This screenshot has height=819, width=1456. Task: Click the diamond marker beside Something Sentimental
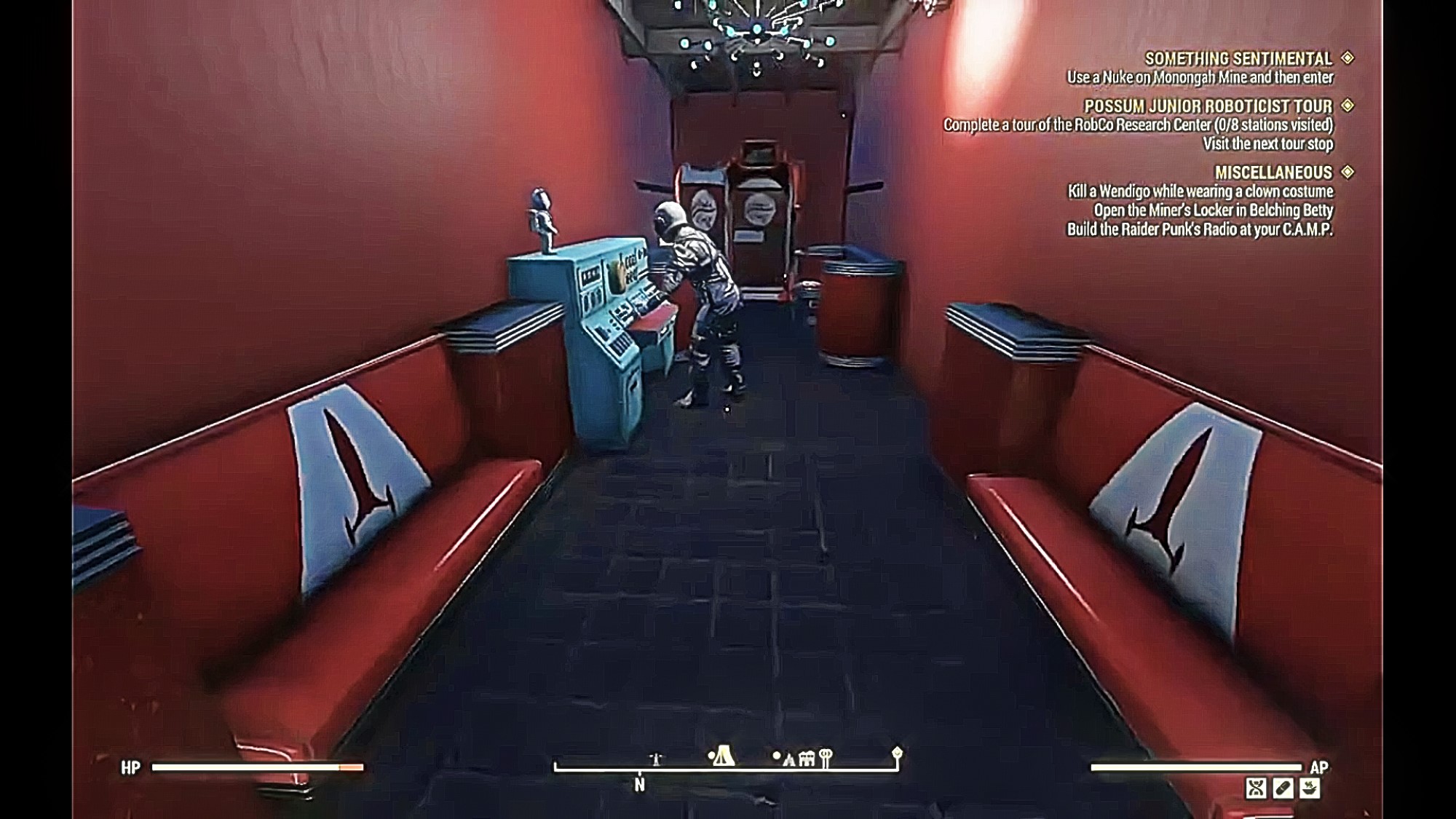tap(1348, 58)
